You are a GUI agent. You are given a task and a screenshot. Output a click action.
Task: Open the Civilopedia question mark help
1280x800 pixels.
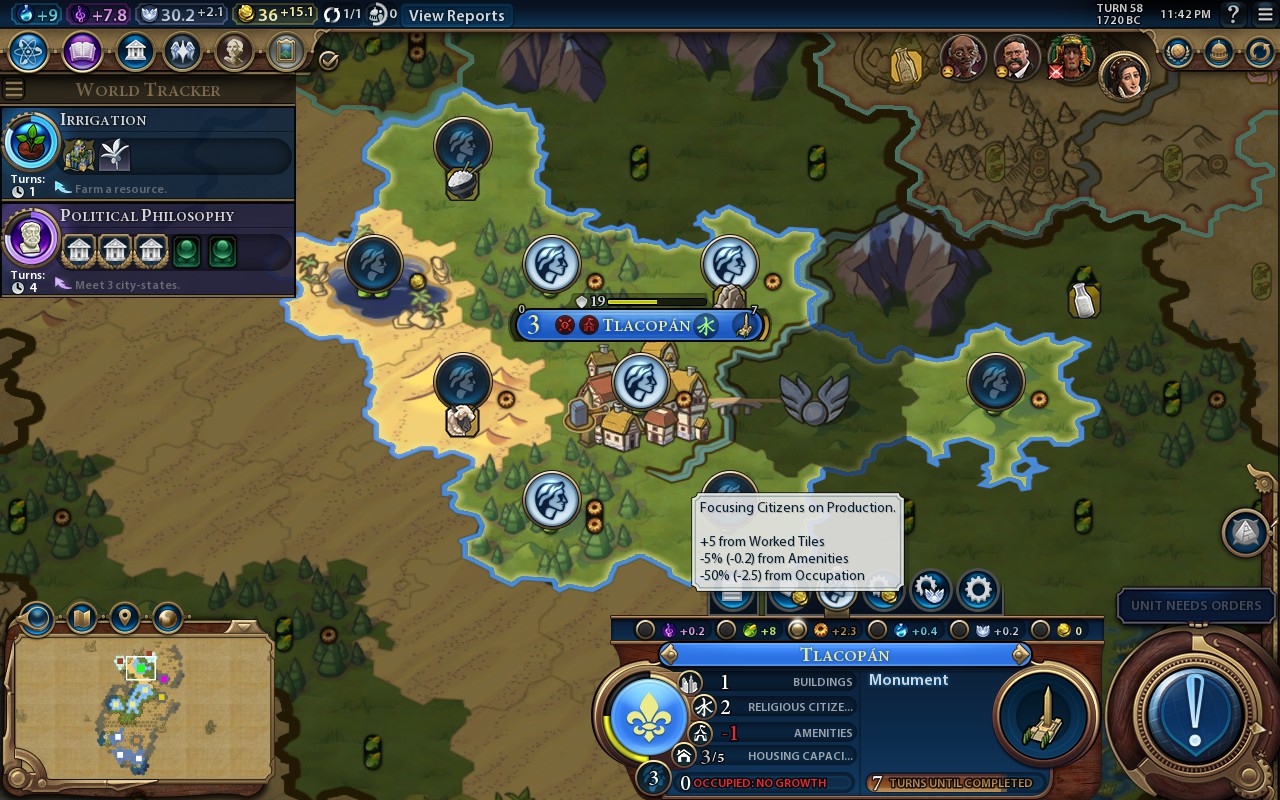click(x=1234, y=15)
